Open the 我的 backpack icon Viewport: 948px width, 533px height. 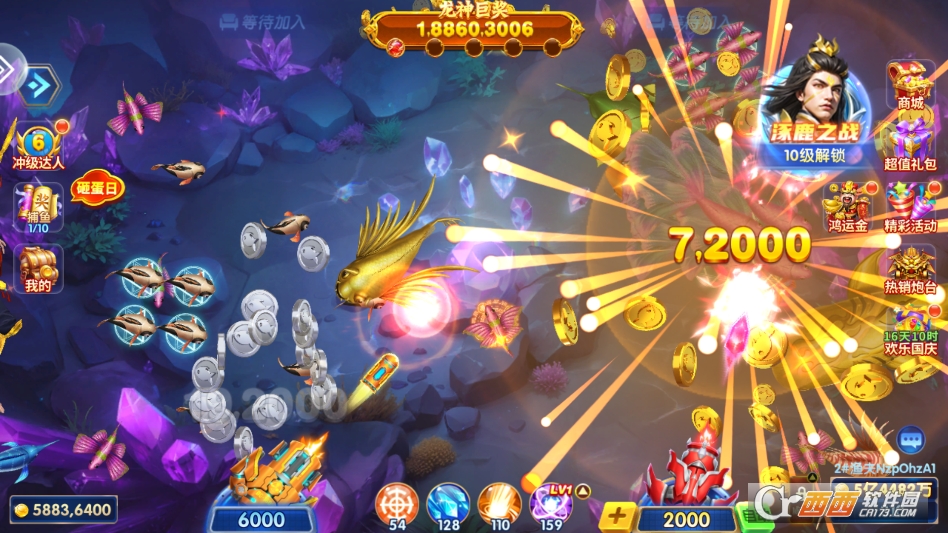38,268
